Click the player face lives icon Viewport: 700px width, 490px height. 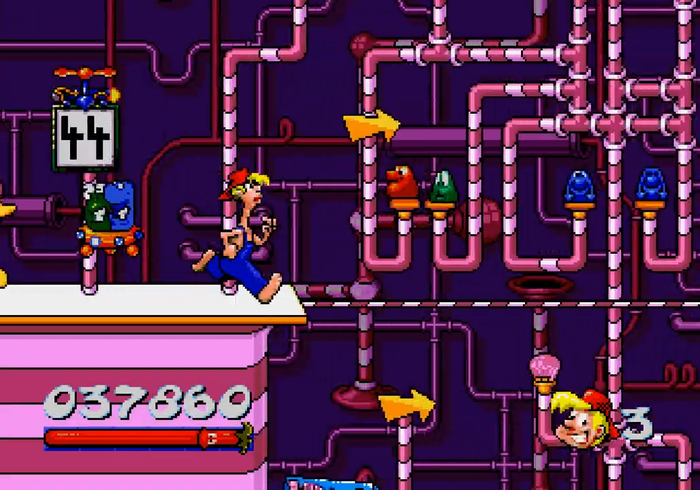(x=578, y=420)
